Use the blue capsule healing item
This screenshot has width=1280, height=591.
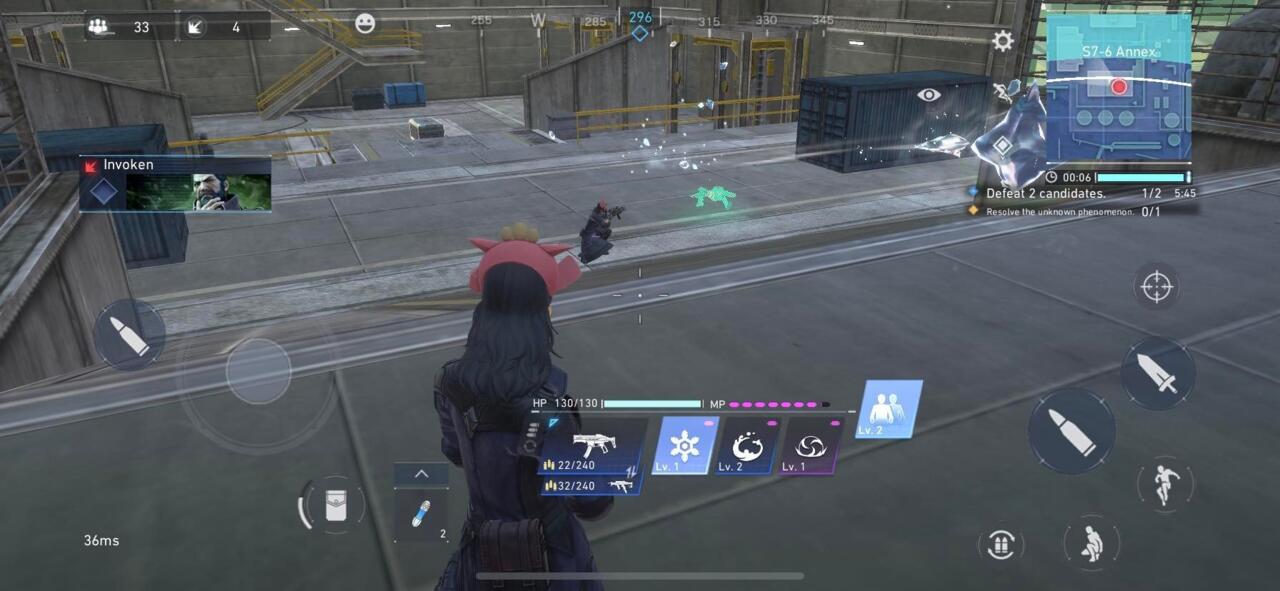click(421, 515)
